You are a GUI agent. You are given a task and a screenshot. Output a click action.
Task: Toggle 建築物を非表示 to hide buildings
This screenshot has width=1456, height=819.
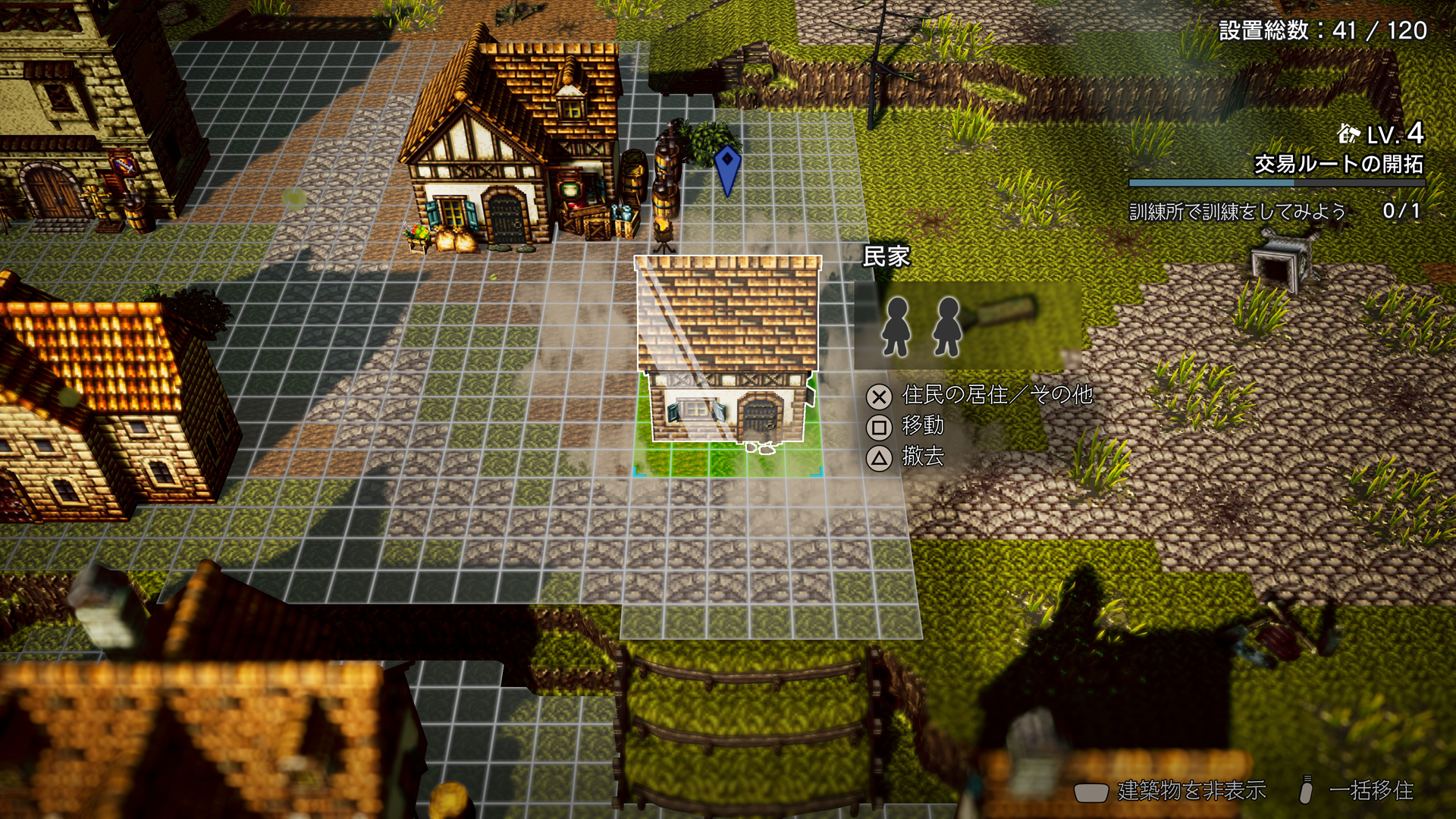[1191, 791]
